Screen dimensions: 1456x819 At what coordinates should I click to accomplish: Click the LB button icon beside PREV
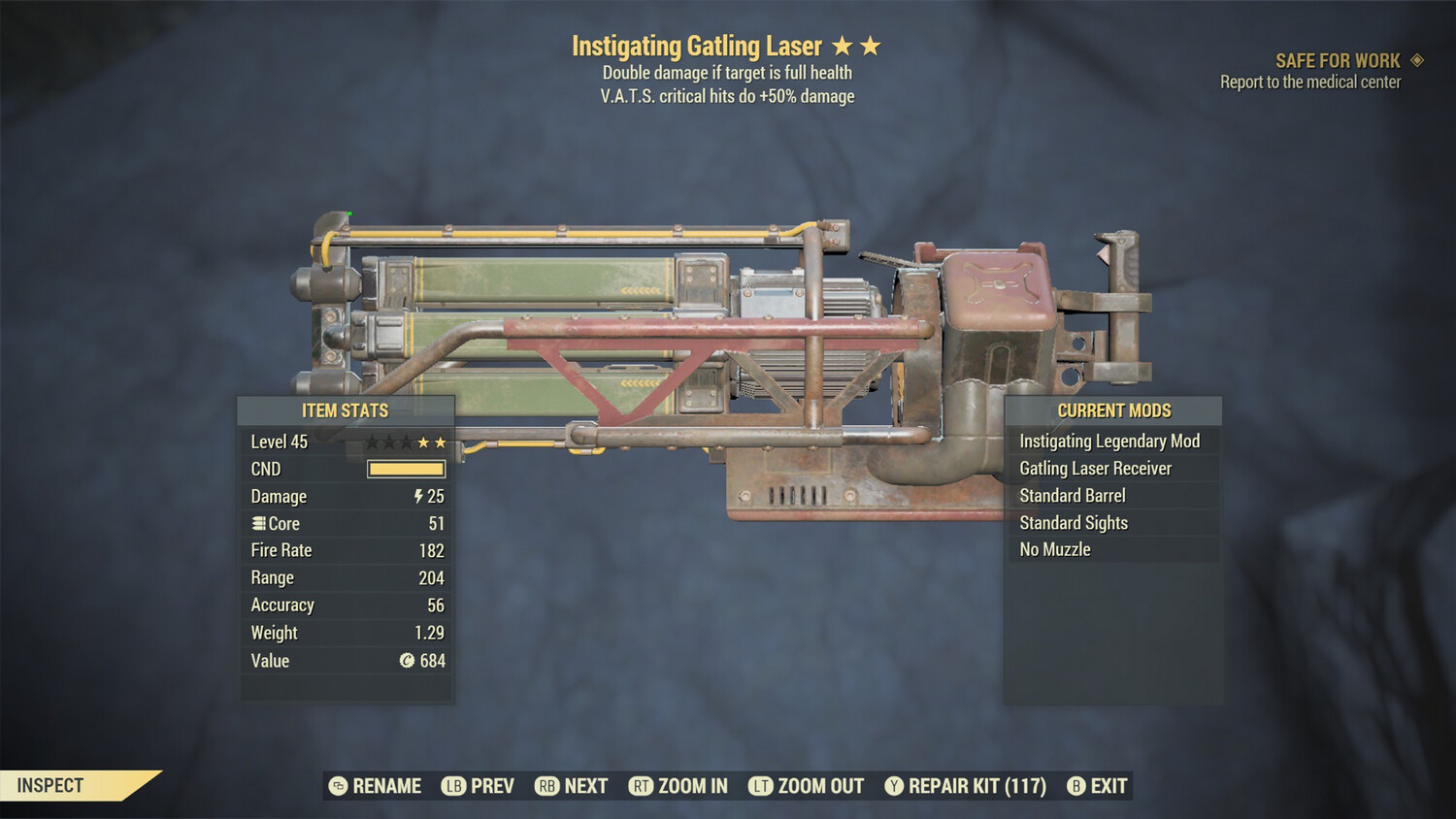[x=452, y=786]
